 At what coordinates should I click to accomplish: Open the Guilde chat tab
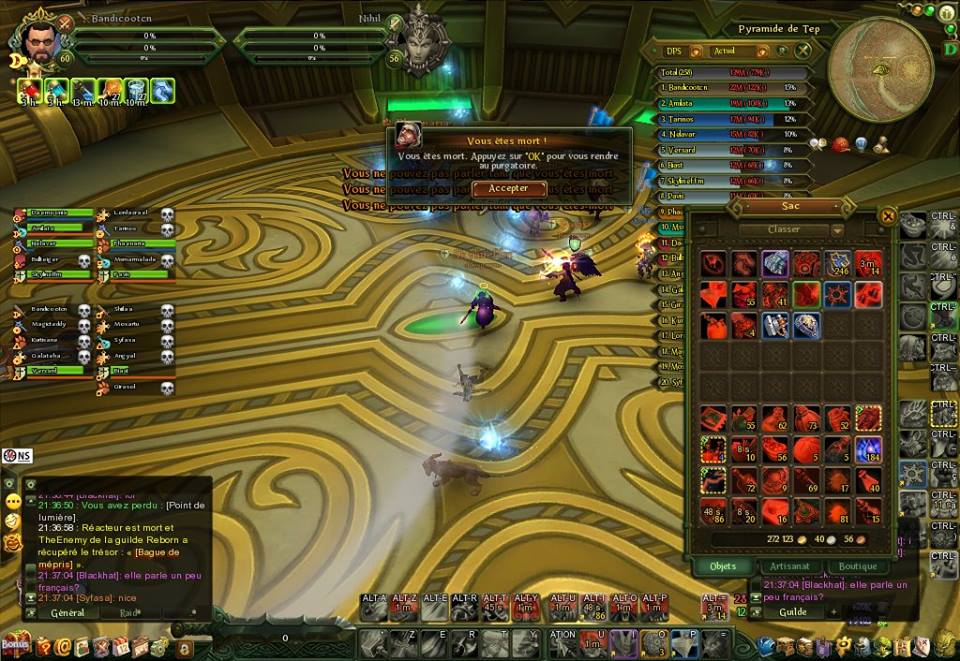coord(793,612)
